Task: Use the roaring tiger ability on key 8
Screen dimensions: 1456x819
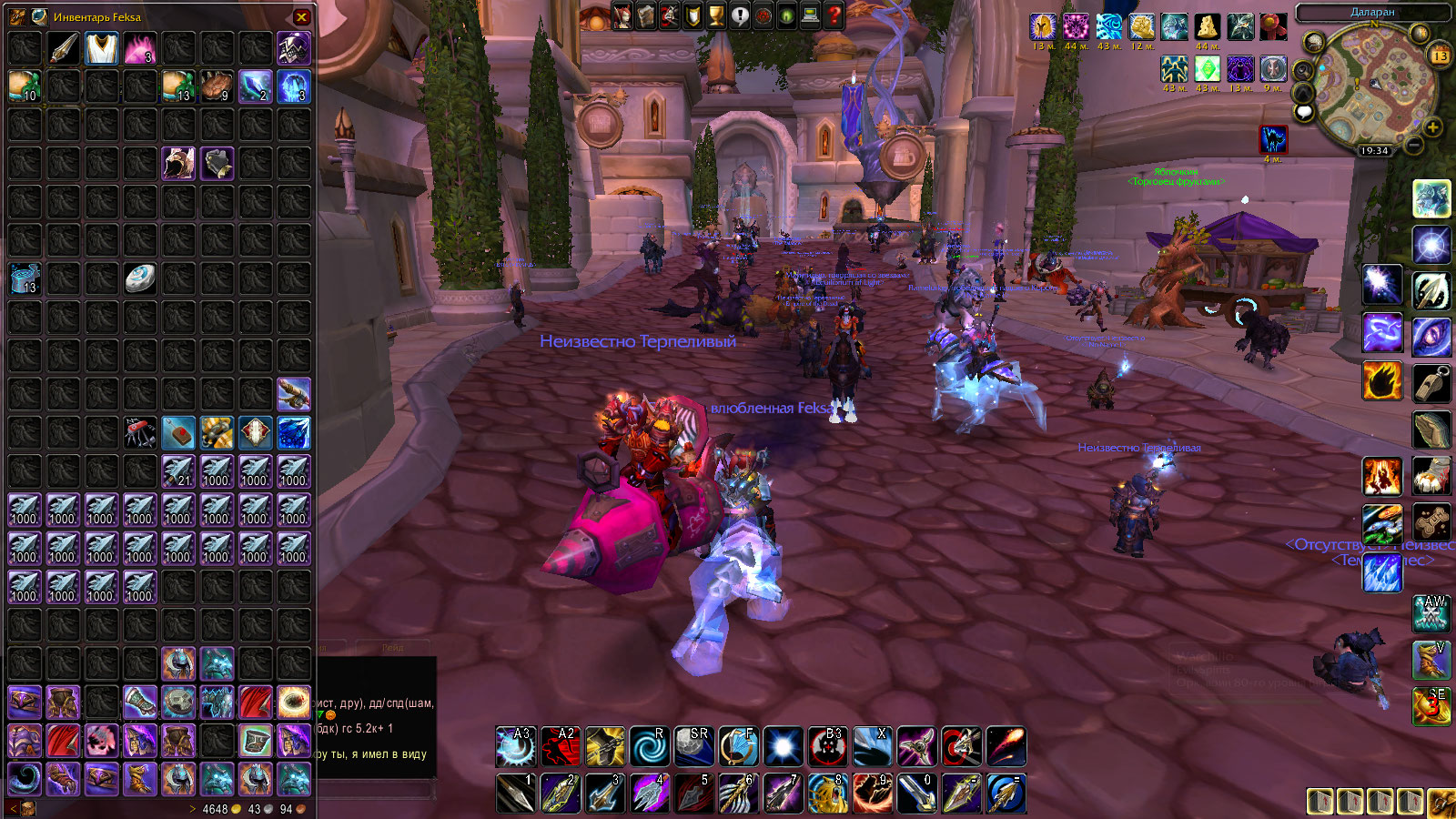Action: click(x=827, y=793)
